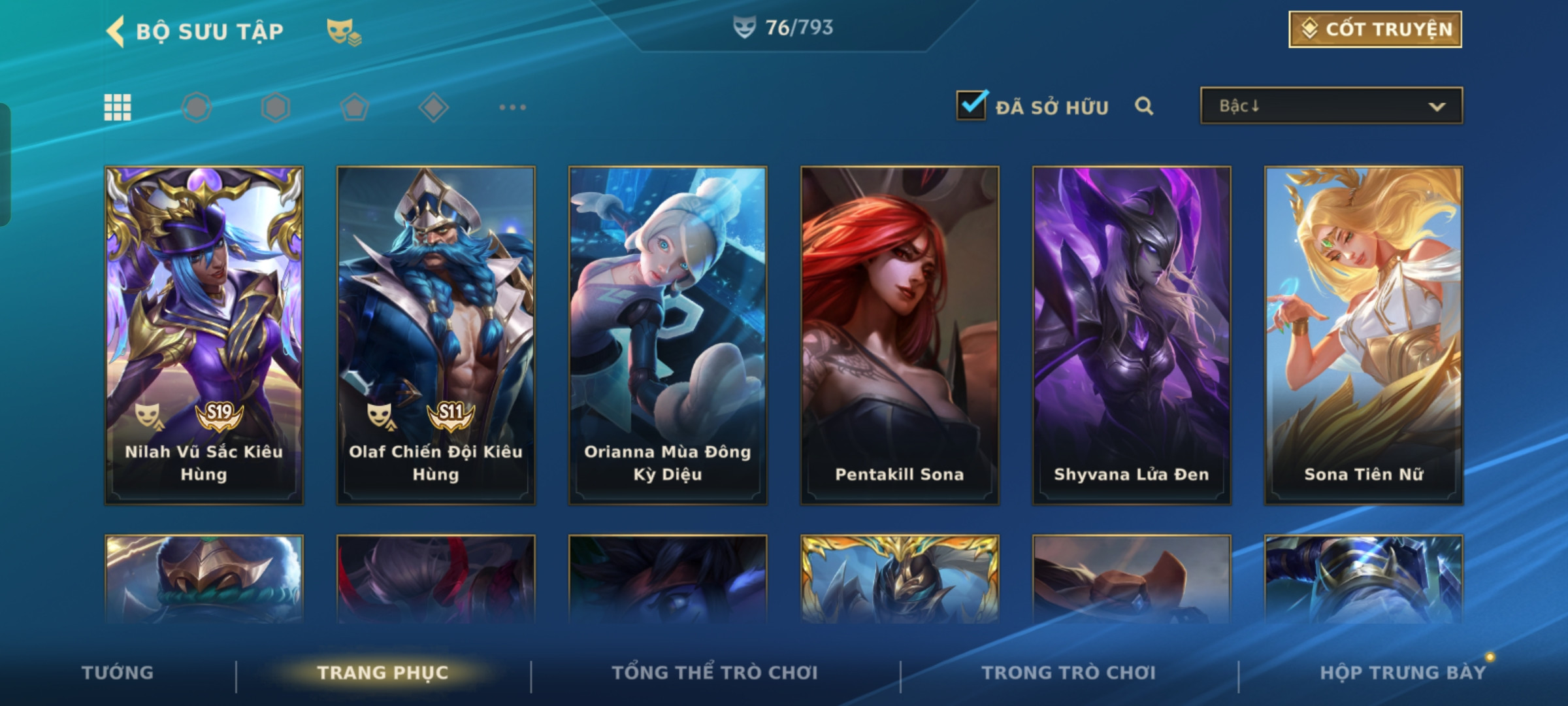1568x706 pixels.
Task: Open the Cốt Truyện button
Action: pyautogui.click(x=1375, y=29)
